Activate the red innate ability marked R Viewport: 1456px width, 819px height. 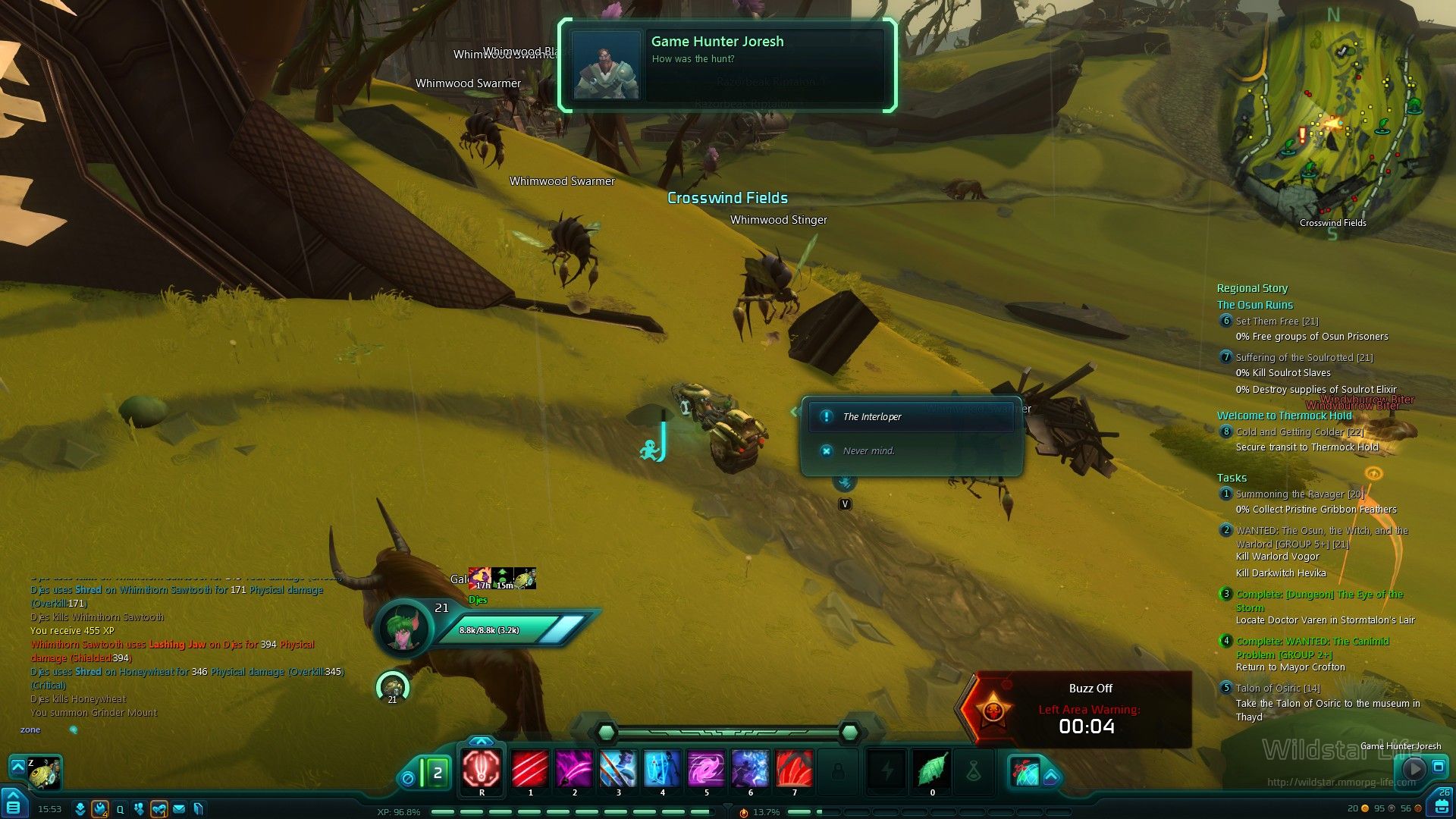tap(482, 769)
